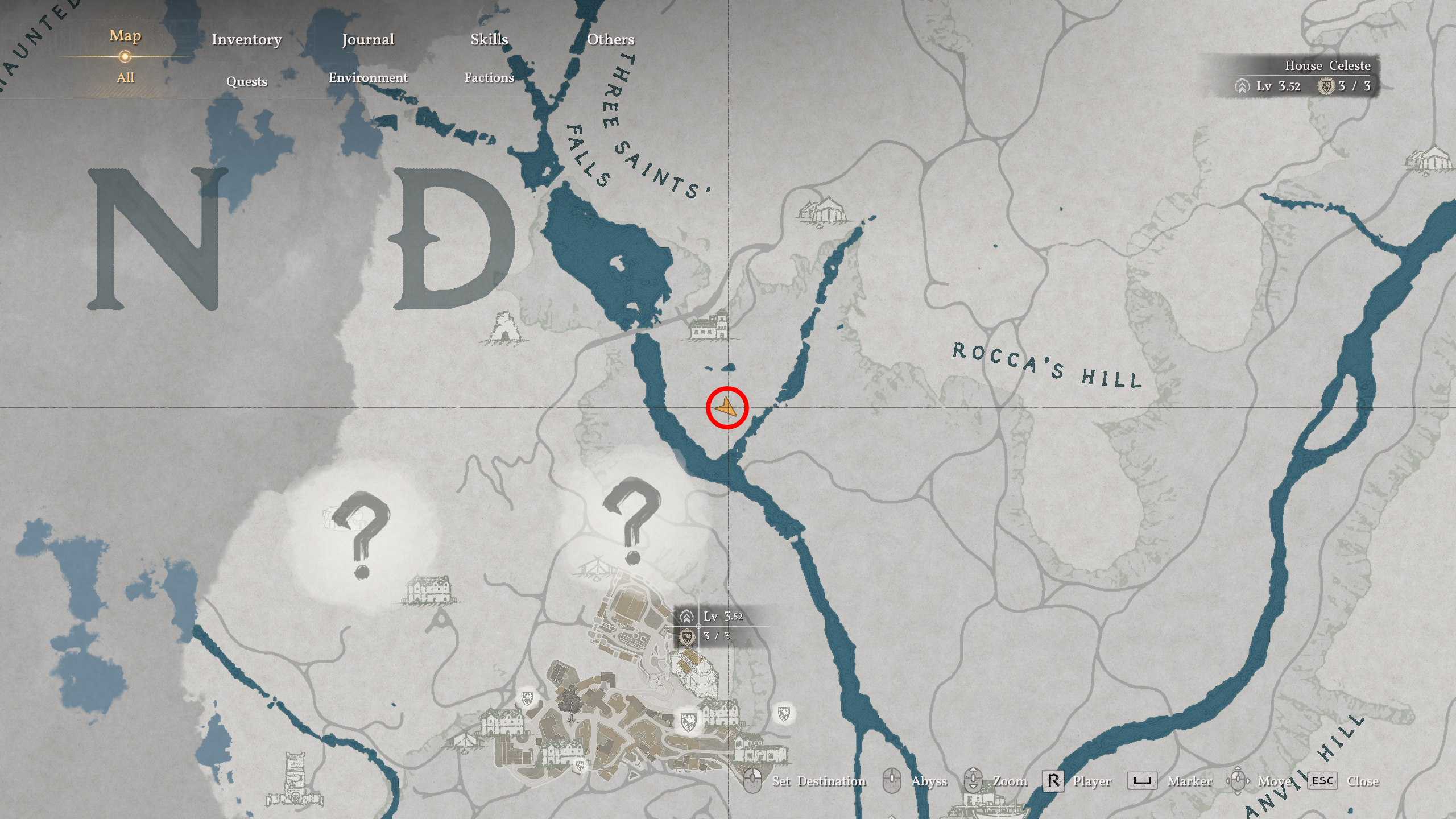This screenshot has height=819, width=1456.
Task: Open the Factions submenu
Action: (x=490, y=78)
